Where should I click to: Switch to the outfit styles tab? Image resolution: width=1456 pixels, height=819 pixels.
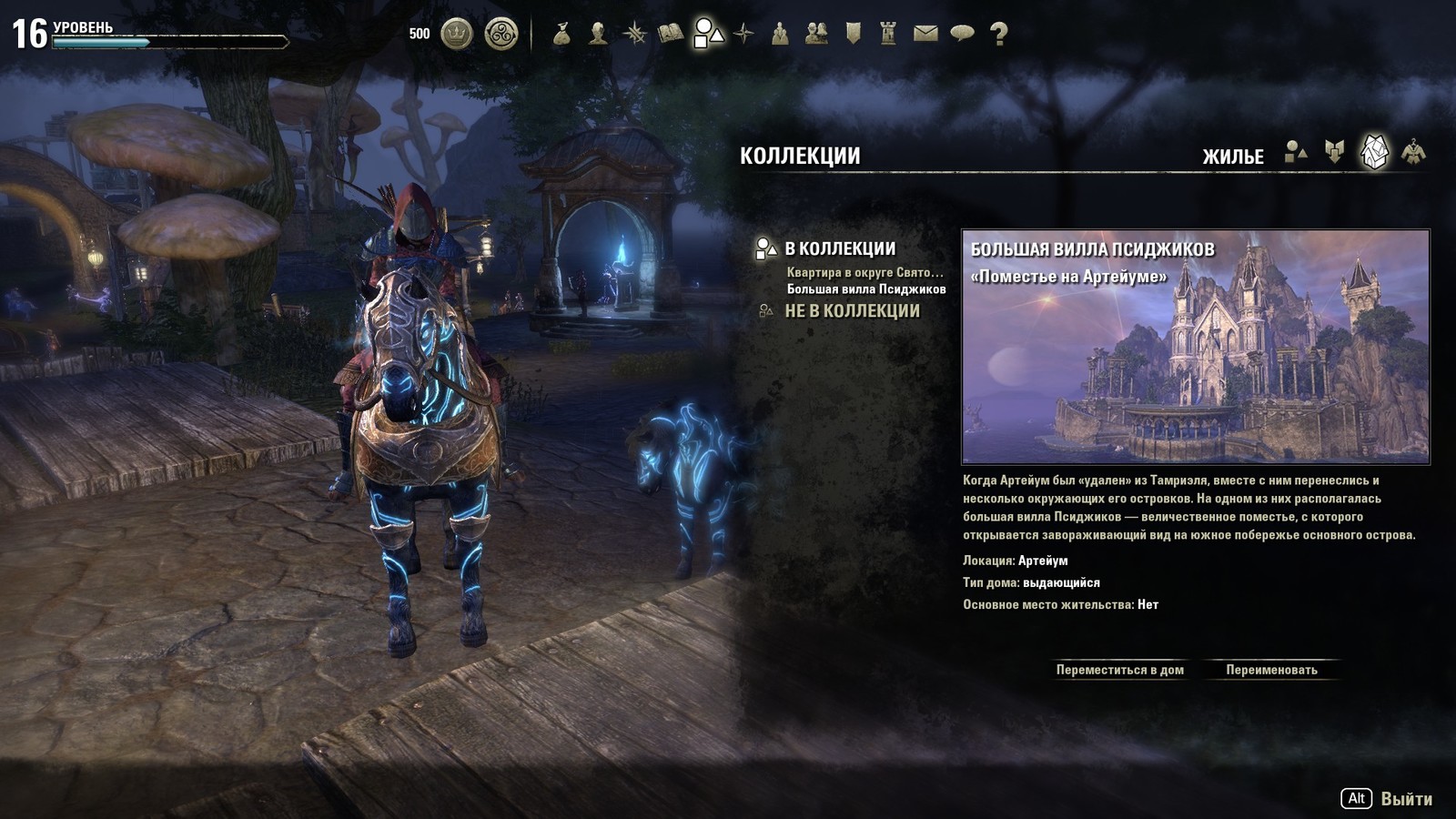click(x=1413, y=153)
